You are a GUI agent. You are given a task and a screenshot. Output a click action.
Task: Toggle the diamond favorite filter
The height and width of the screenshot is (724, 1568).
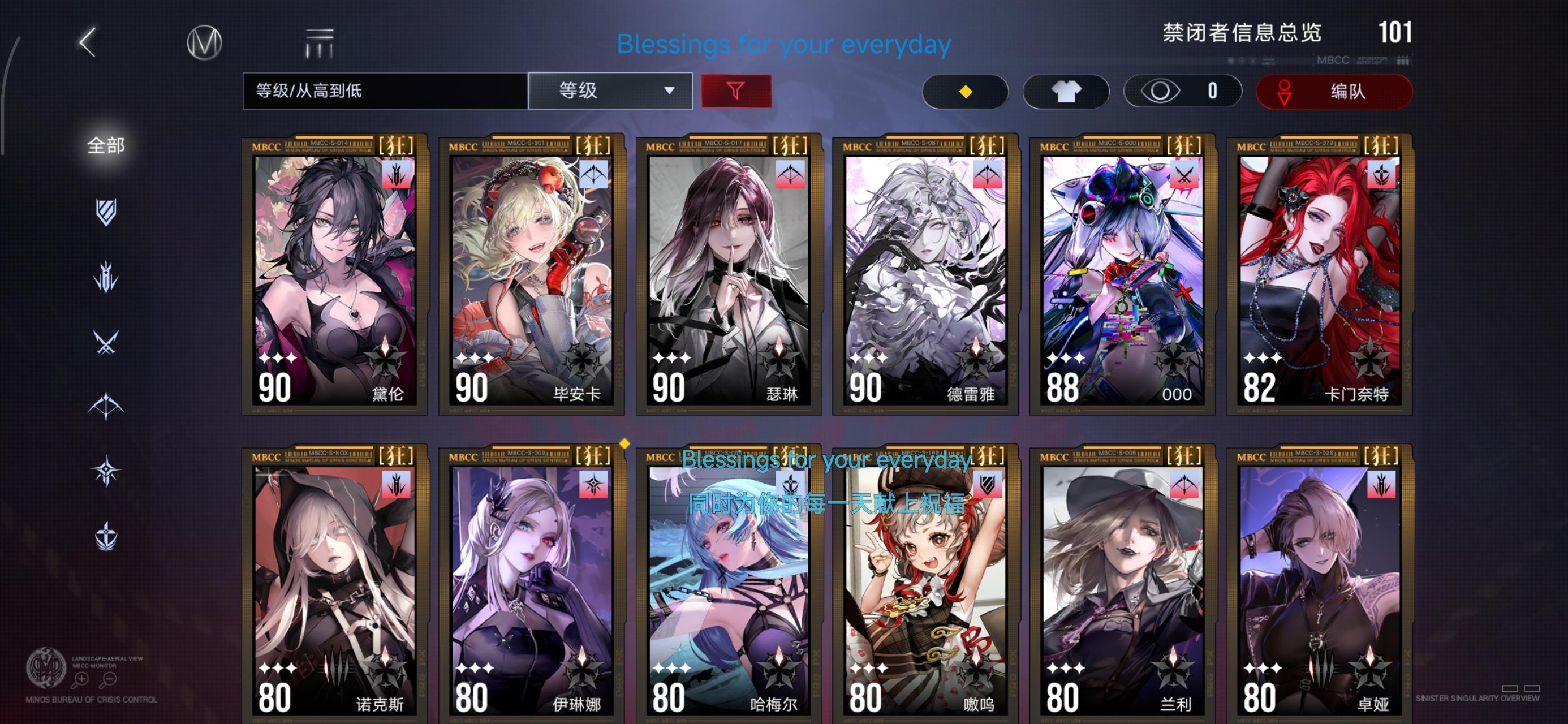[966, 90]
